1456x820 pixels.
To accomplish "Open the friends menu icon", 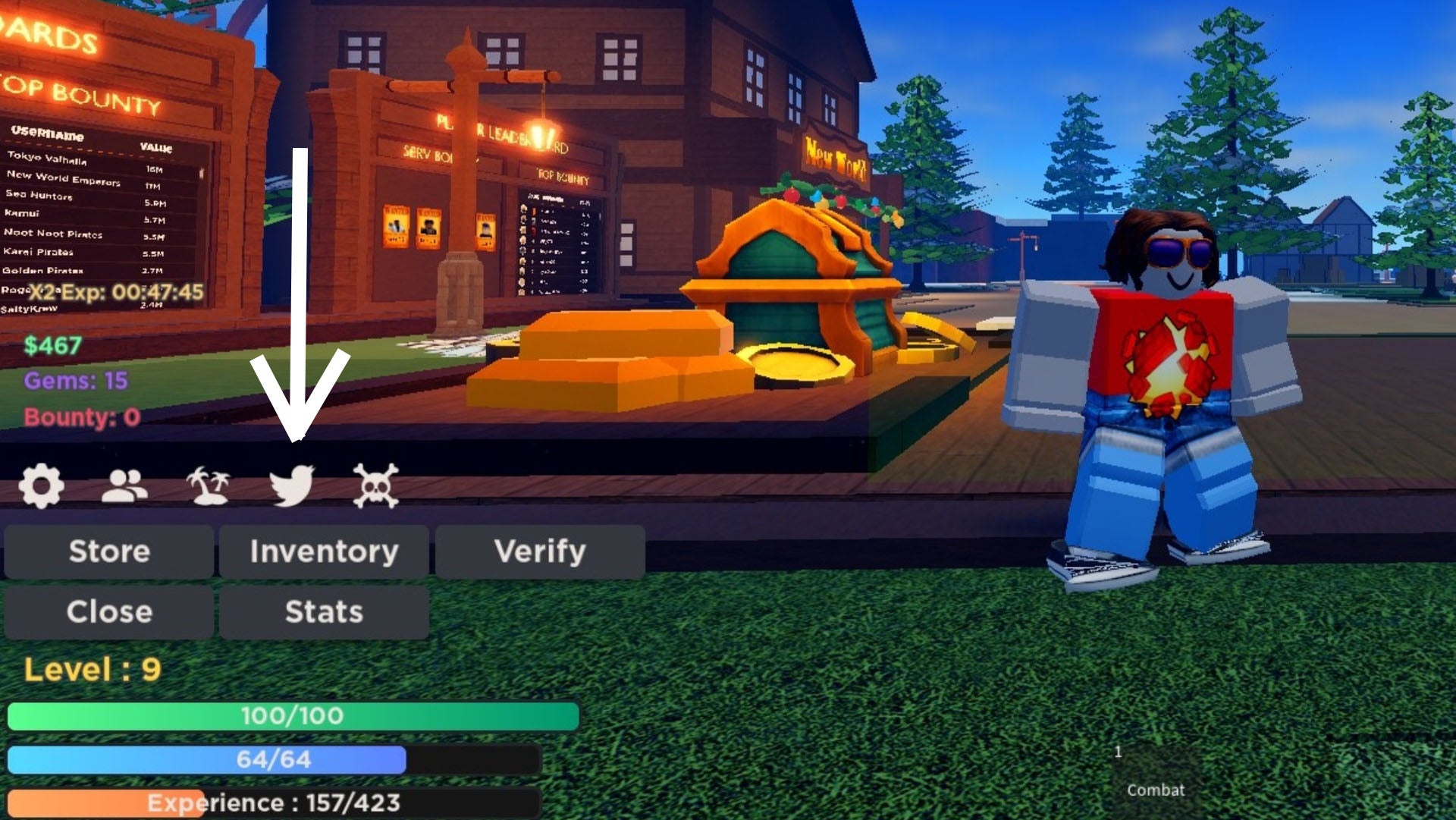I will coord(125,486).
